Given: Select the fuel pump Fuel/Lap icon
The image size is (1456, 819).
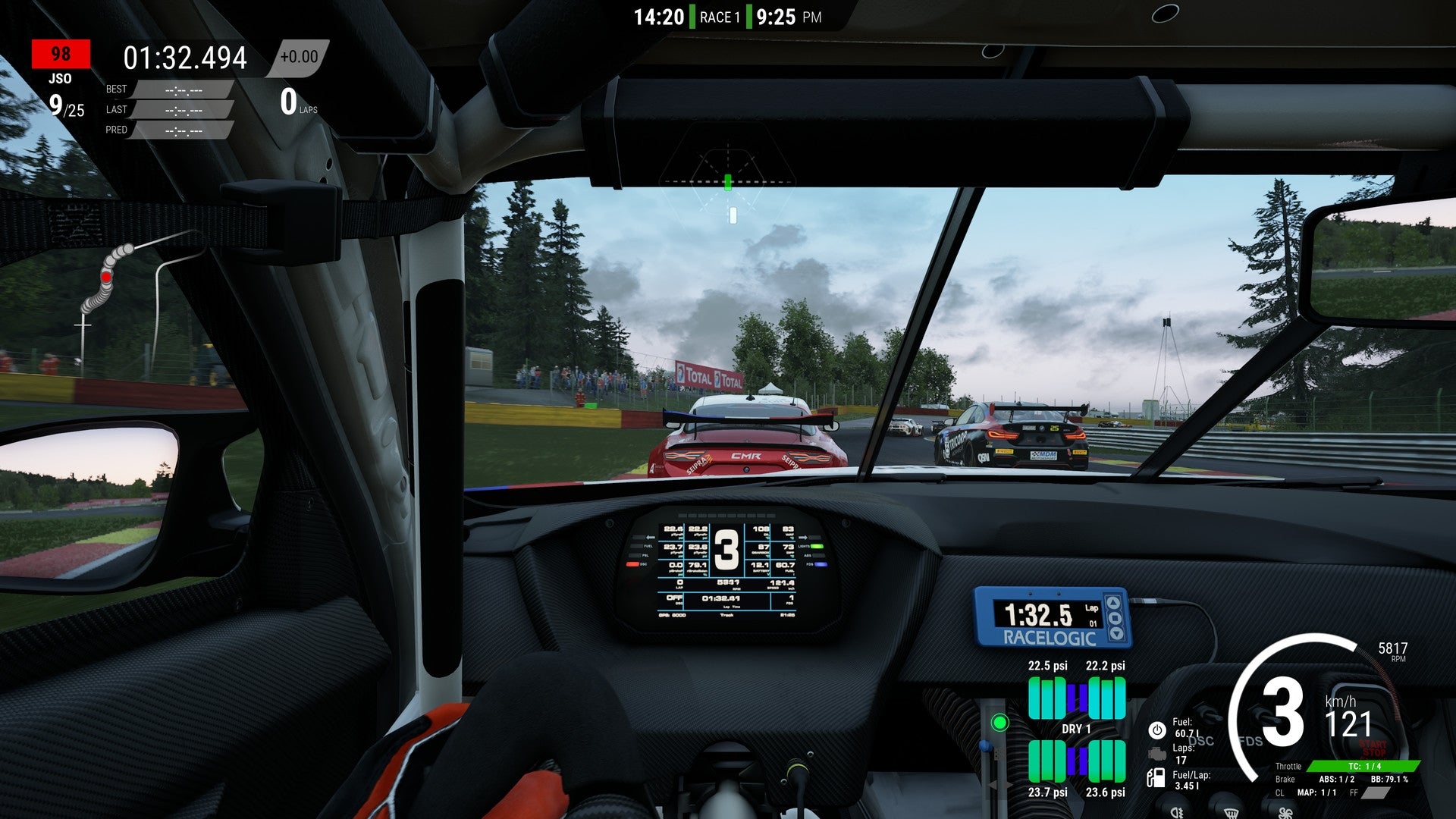Looking at the screenshot, I should tap(1156, 777).
